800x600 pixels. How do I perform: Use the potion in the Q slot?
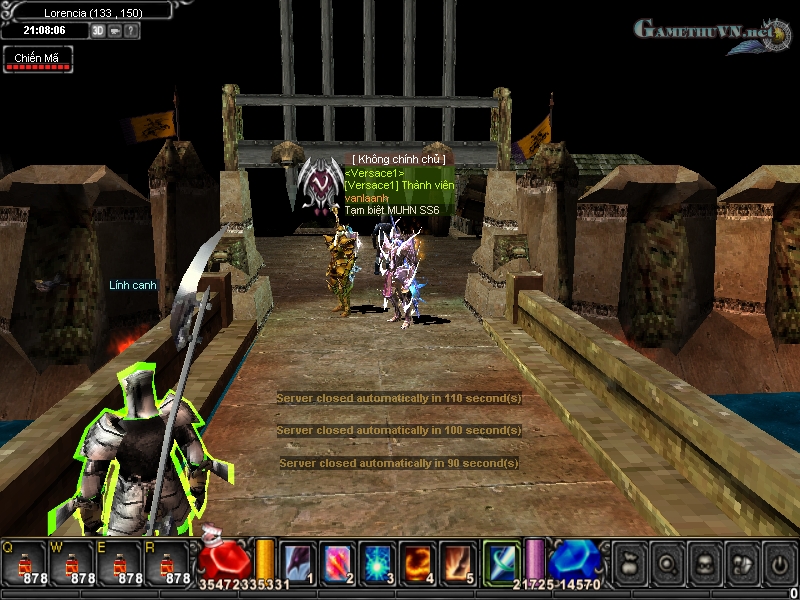point(24,564)
